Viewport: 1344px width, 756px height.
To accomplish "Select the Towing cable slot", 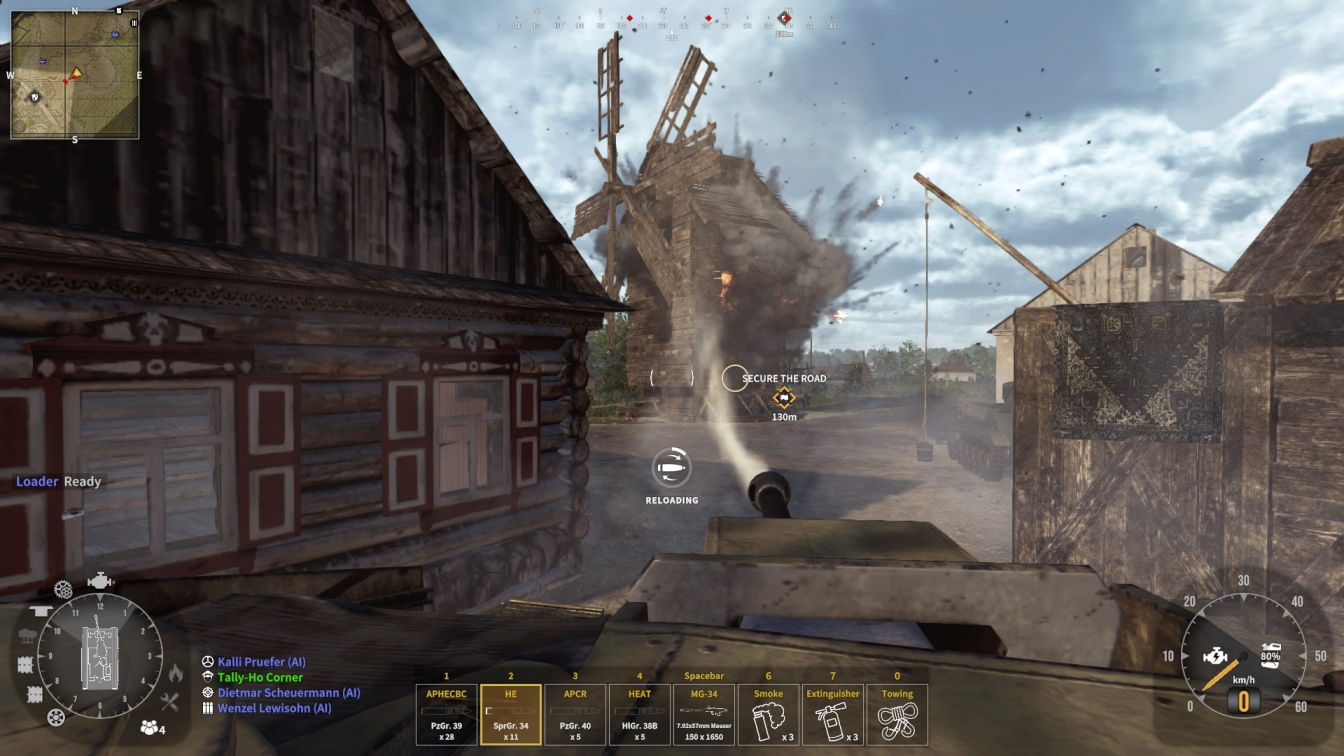I will click(x=897, y=714).
